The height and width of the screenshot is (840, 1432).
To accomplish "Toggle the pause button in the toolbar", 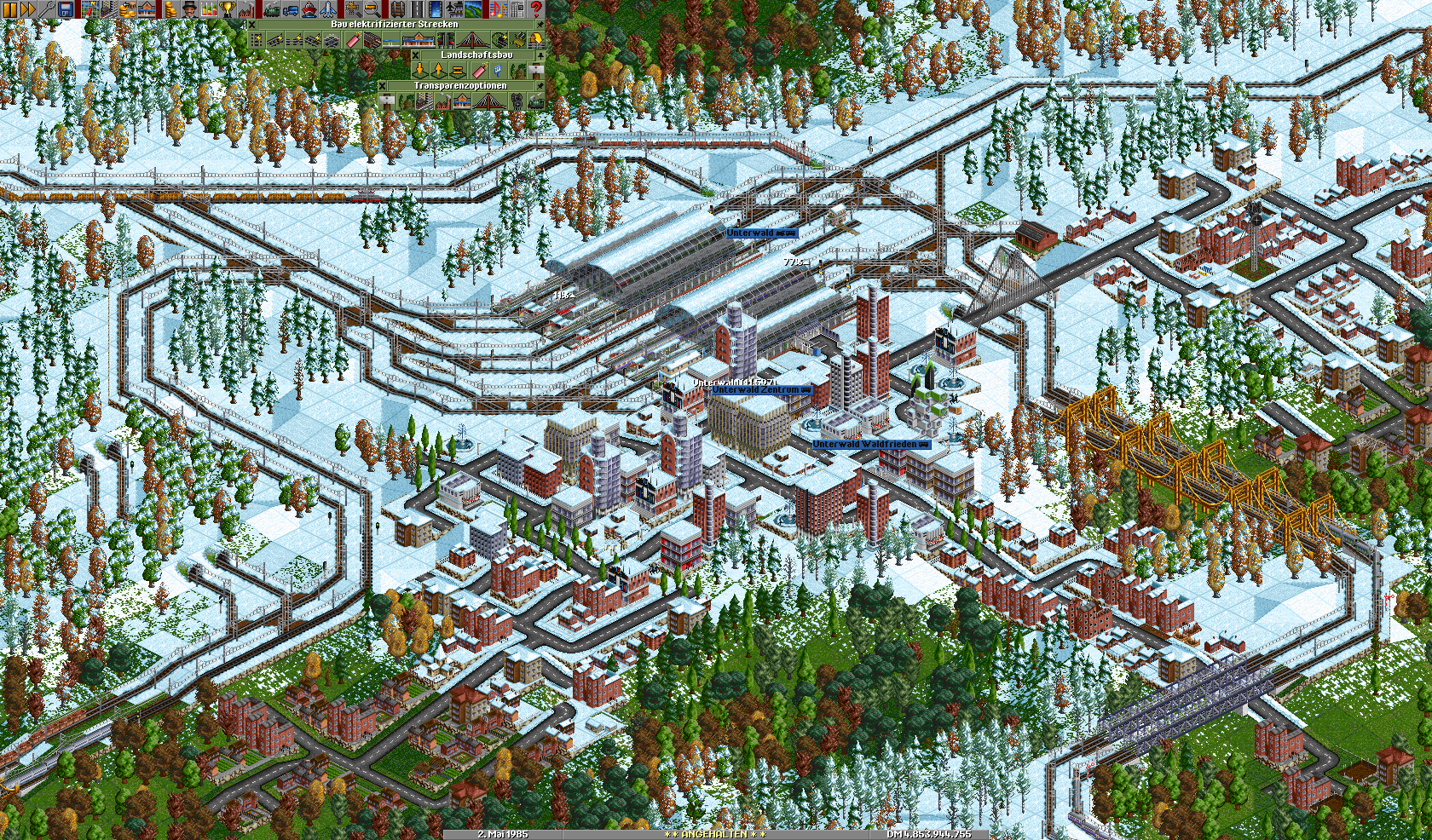I will click(x=9, y=9).
